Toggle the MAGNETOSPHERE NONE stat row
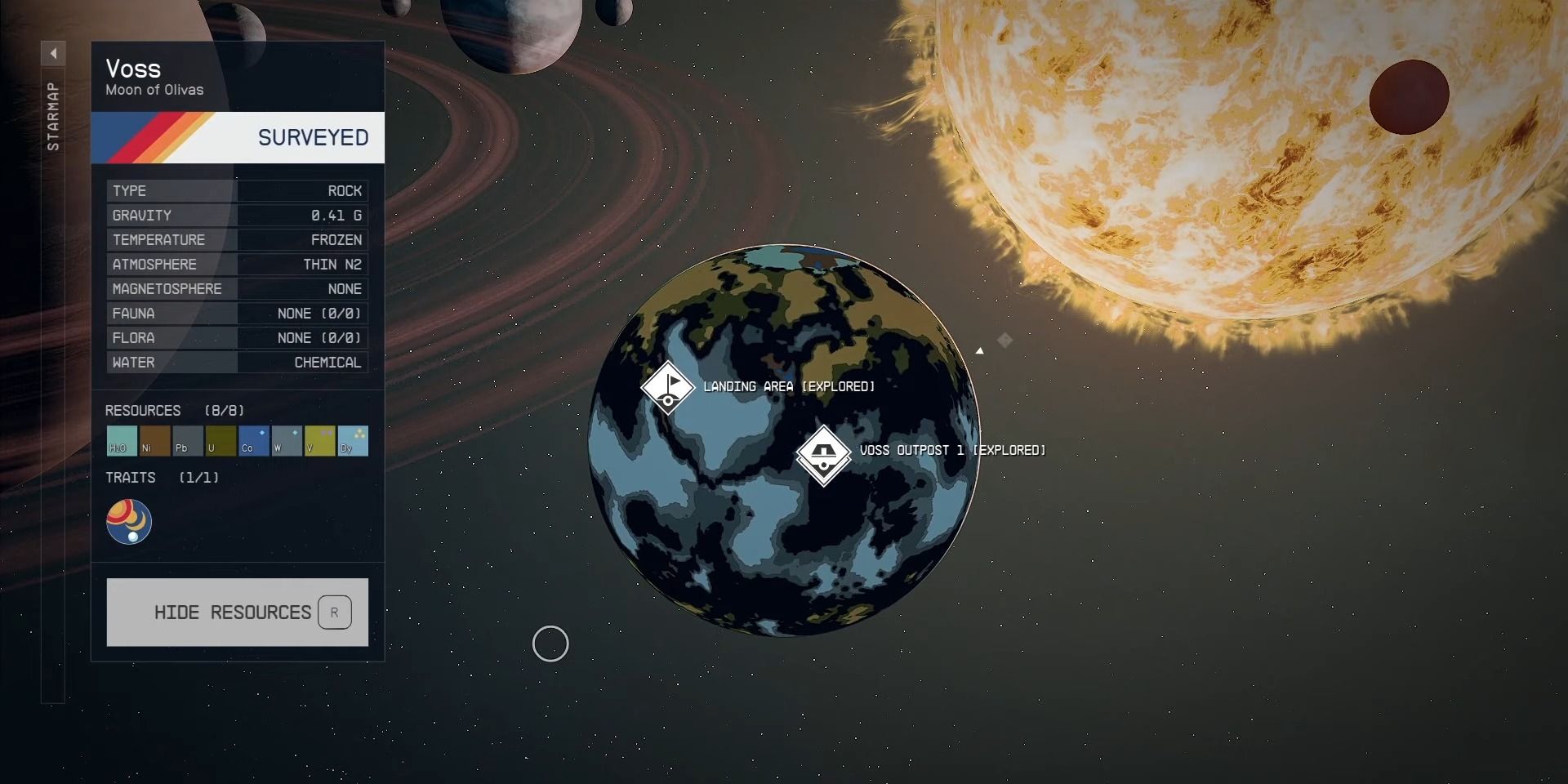 pyautogui.click(x=237, y=288)
